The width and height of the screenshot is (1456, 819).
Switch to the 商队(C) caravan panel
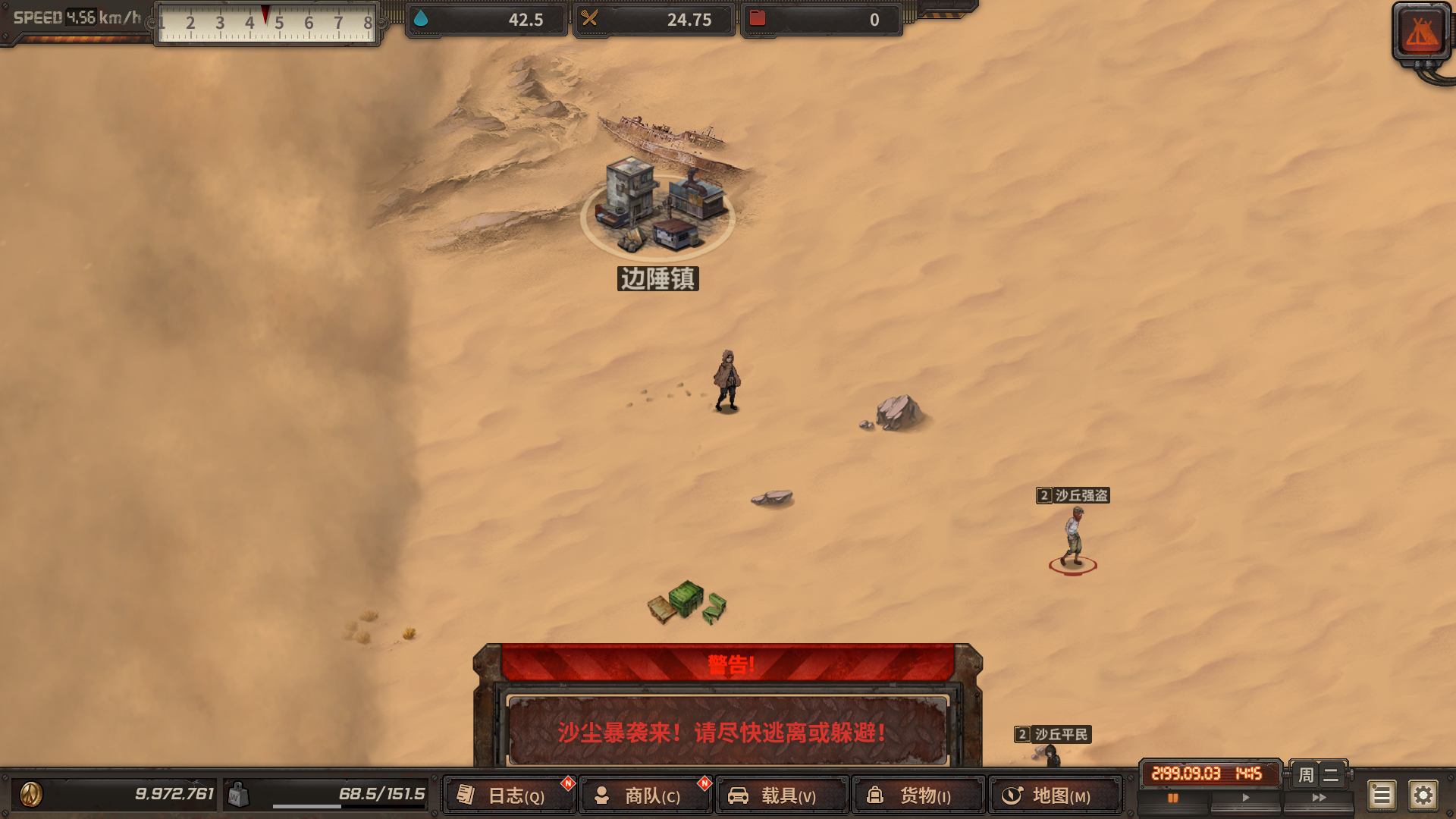pyautogui.click(x=646, y=795)
